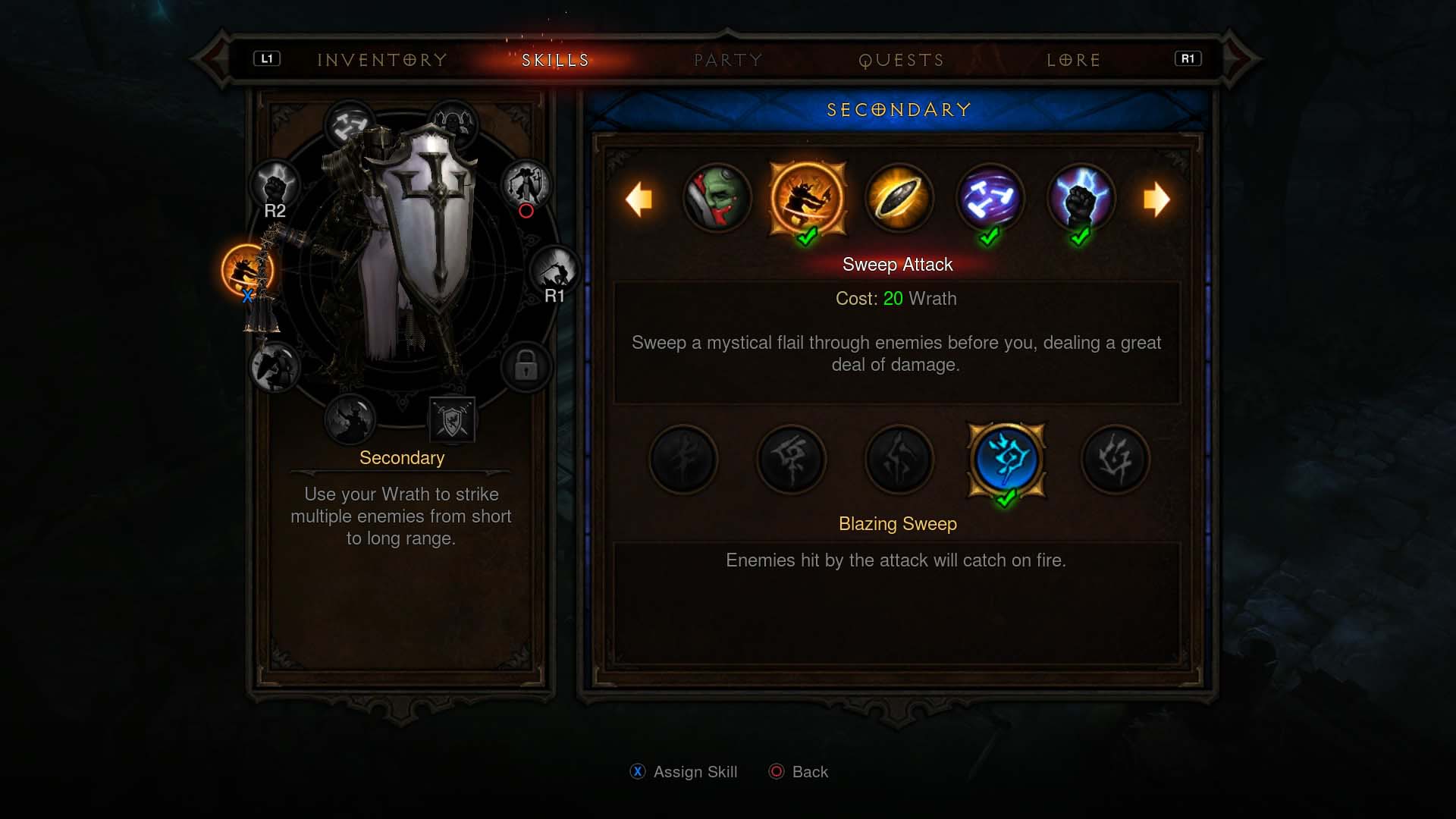
Task: Click the checkmark under the purple hammers skill
Action: 987,237
